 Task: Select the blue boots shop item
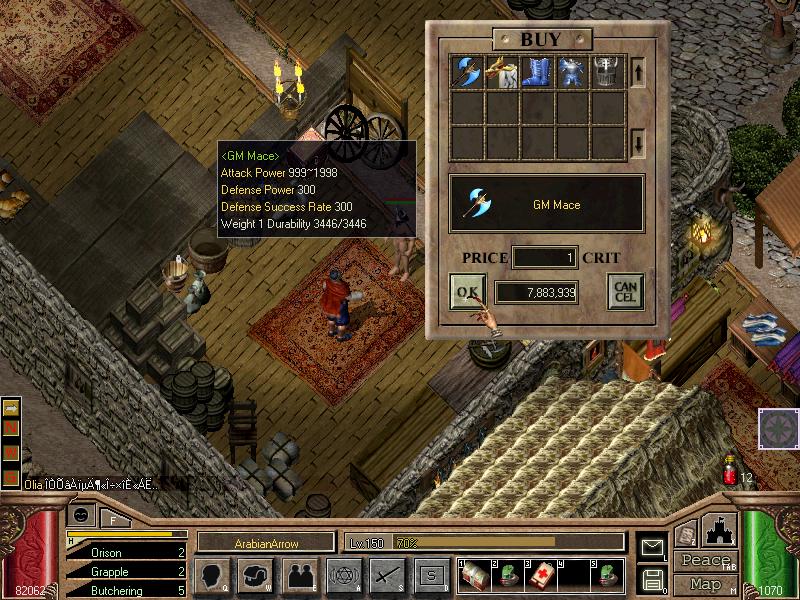pos(538,73)
